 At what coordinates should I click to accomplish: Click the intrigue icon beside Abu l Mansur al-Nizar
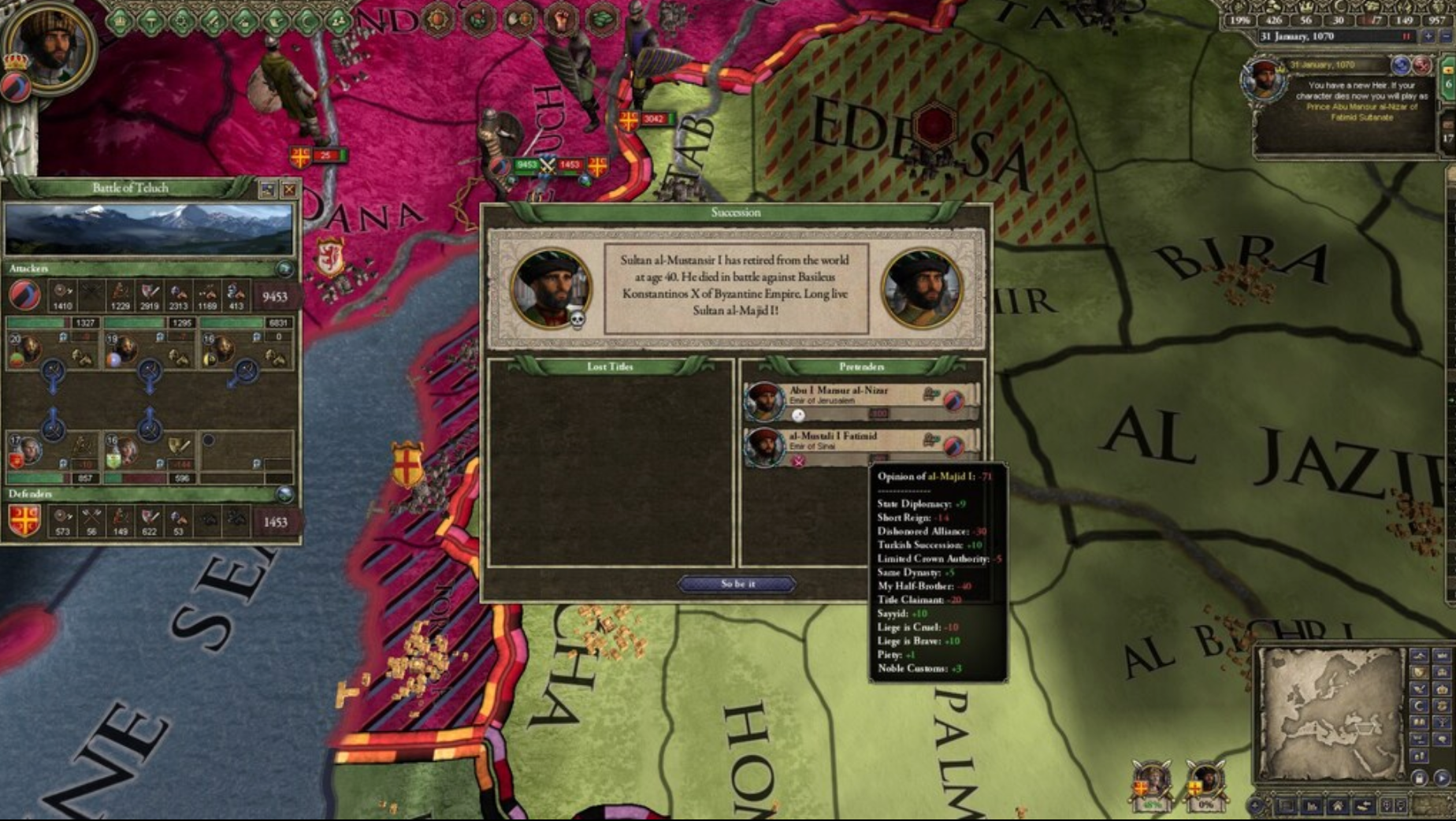930,392
